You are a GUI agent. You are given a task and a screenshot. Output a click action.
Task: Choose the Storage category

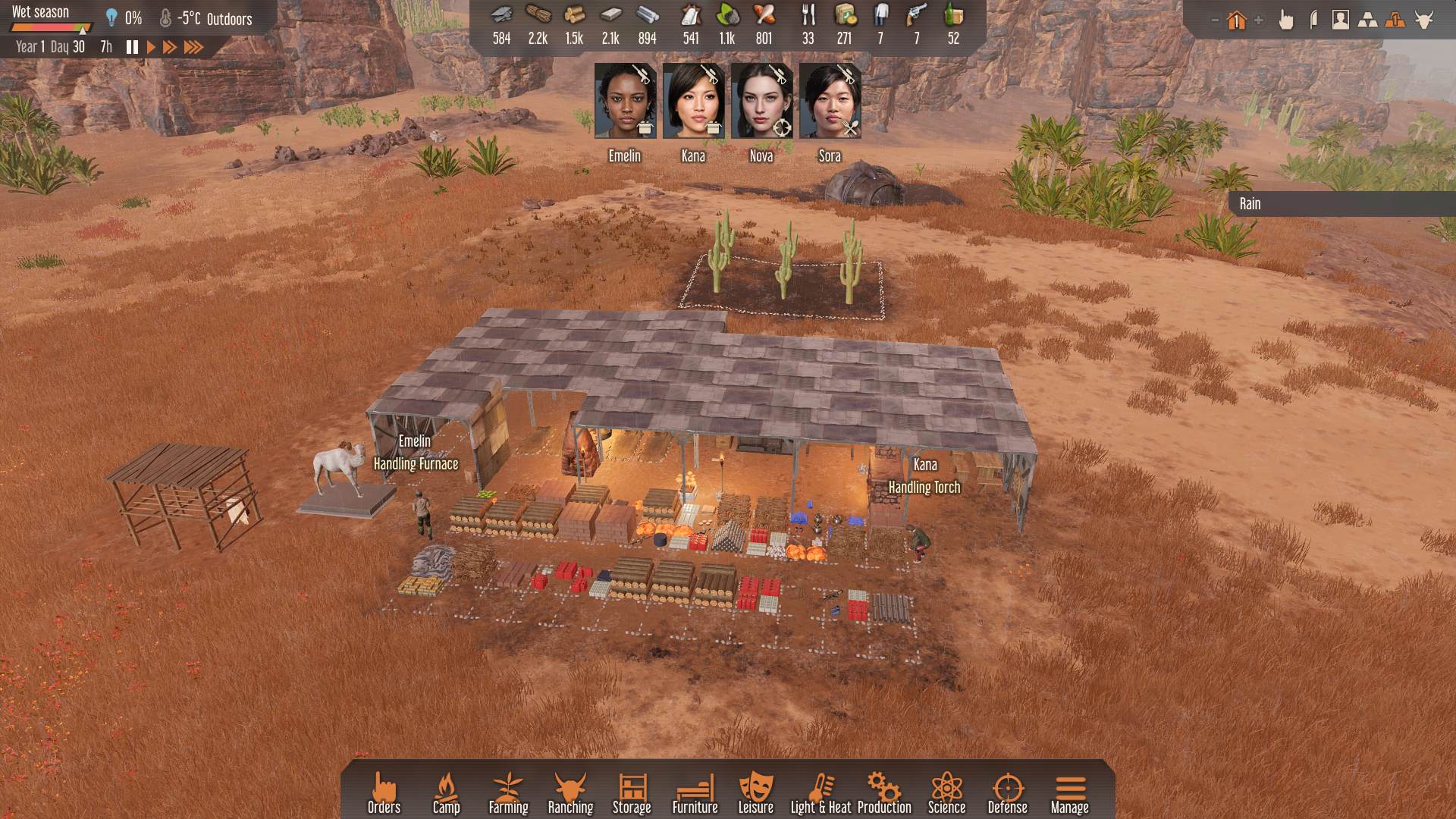pyautogui.click(x=632, y=793)
